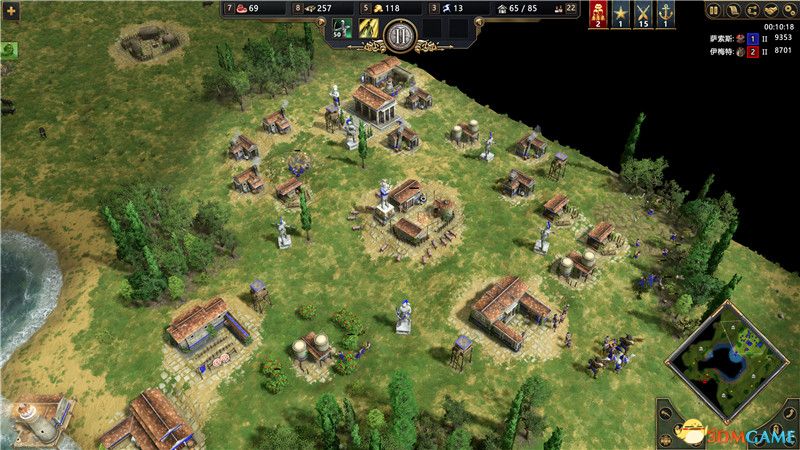This screenshot has height=450, width=800.
Task: Pause the game with the pause button
Action: [714, 10]
